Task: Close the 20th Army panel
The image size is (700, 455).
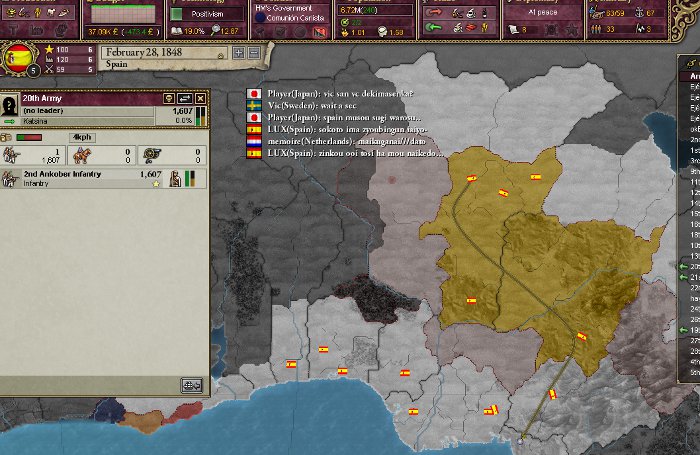Action: [200, 98]
